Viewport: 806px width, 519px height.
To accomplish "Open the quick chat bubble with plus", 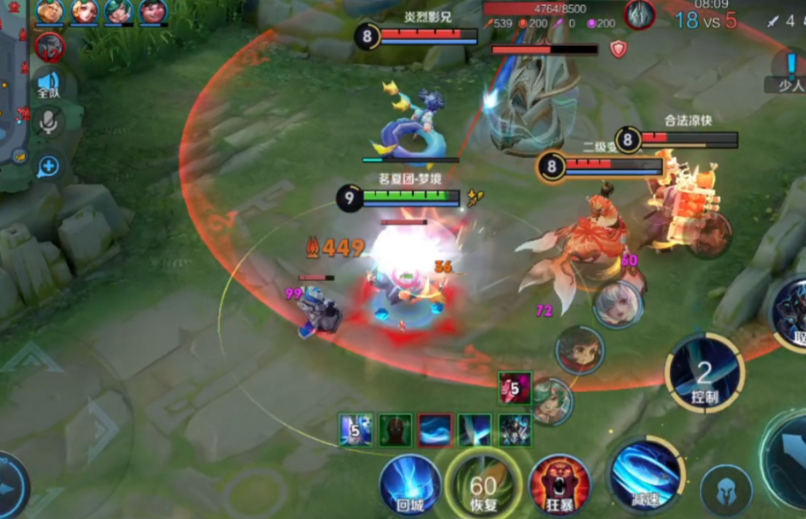I will [x=48, y=166].
